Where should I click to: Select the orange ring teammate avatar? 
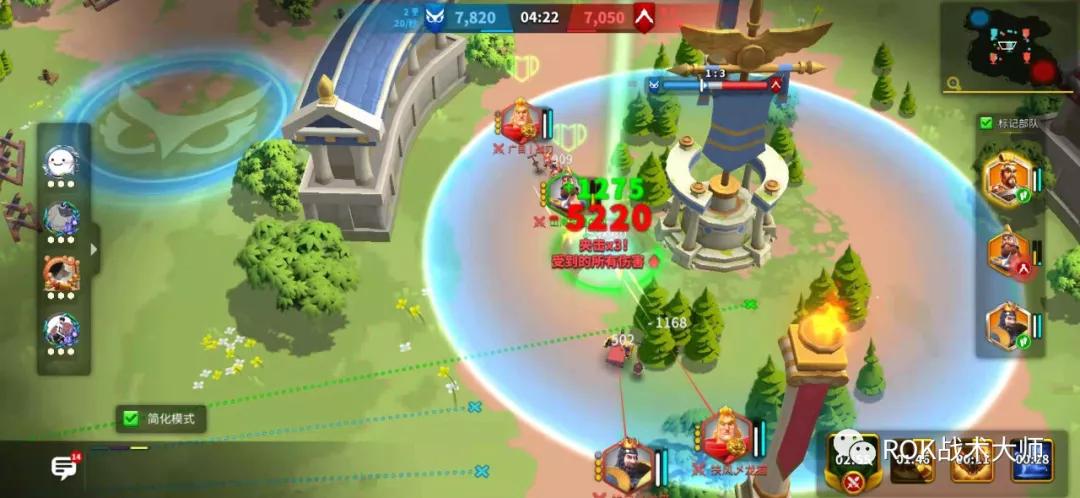[x=60, y=272]
